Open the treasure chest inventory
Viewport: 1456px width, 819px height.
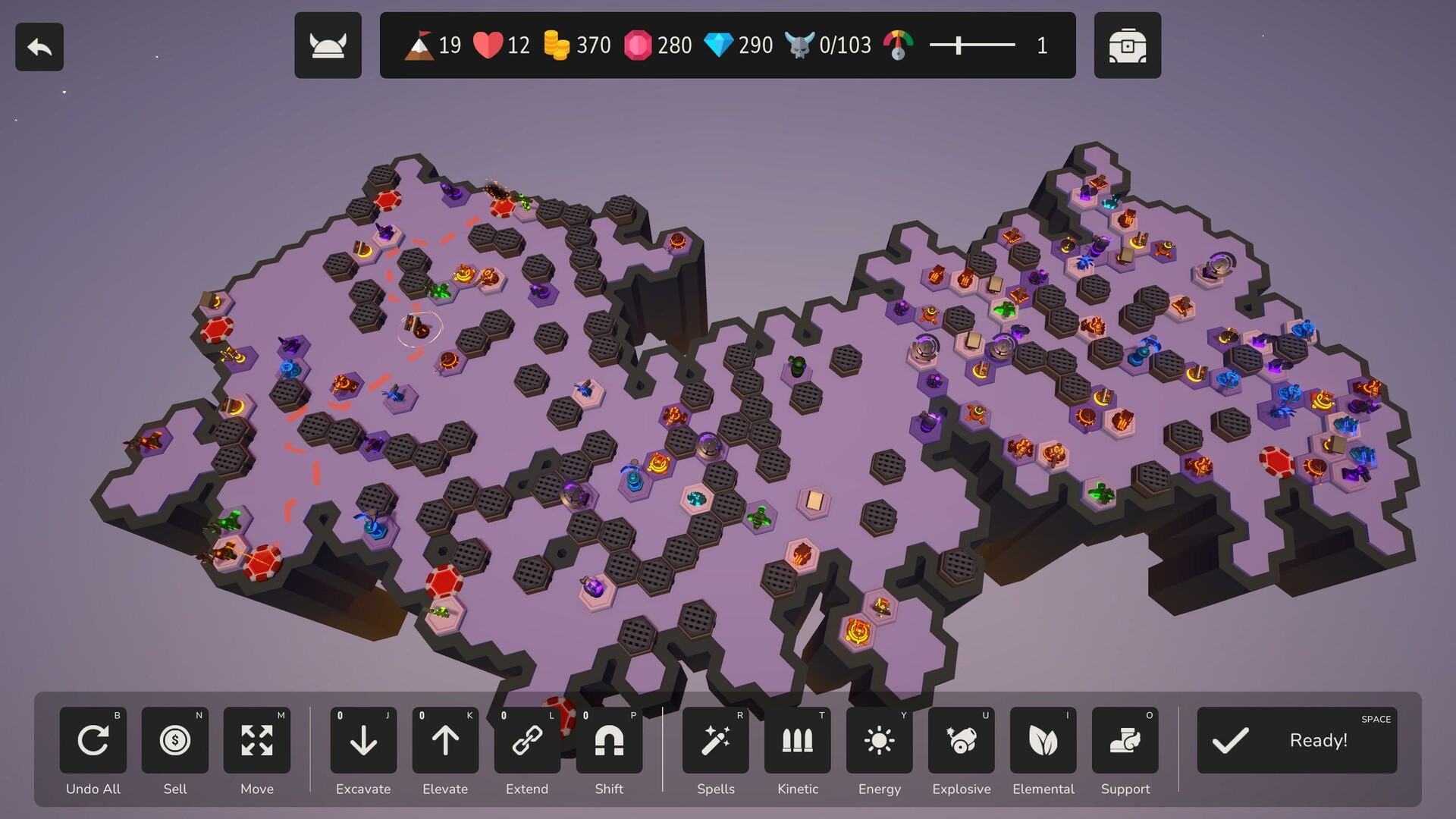[1127, 45]
